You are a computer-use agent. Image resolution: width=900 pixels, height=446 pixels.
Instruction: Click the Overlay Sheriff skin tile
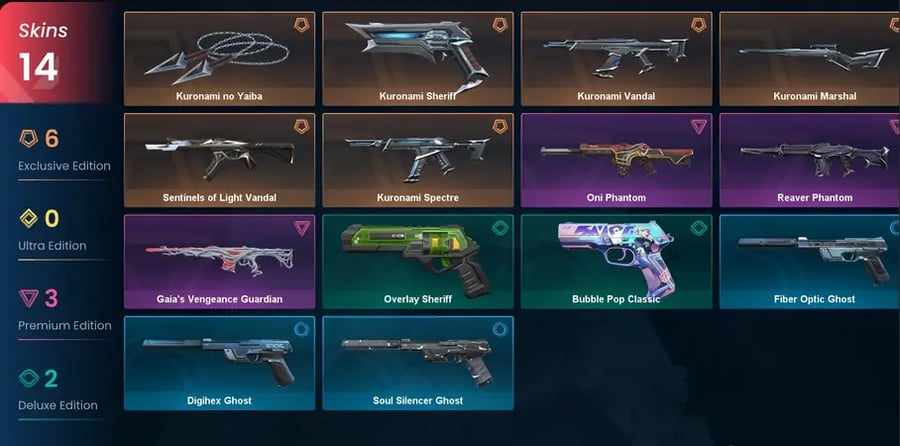click(418, 261)
